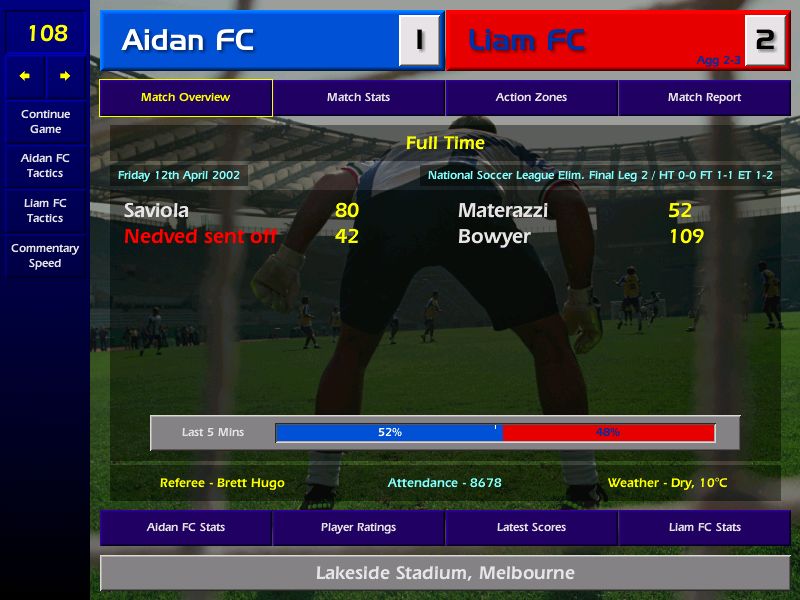Click goalscorer Materazzi's name
This screenshot has width=800, height=600.
click(x=503, y=211)
